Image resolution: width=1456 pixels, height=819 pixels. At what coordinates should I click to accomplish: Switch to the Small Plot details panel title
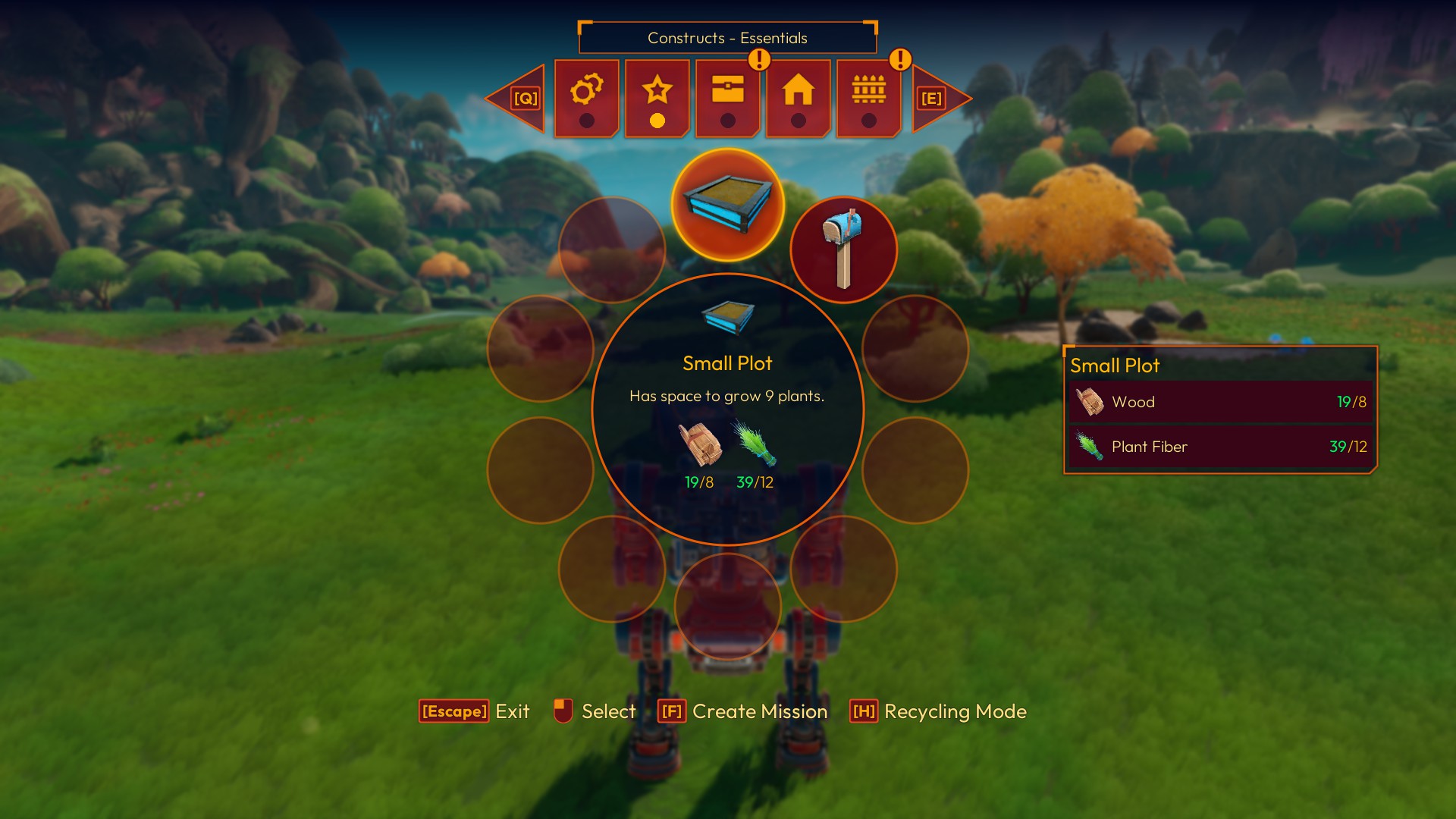pyautogui.click(x=1115, y=366)
